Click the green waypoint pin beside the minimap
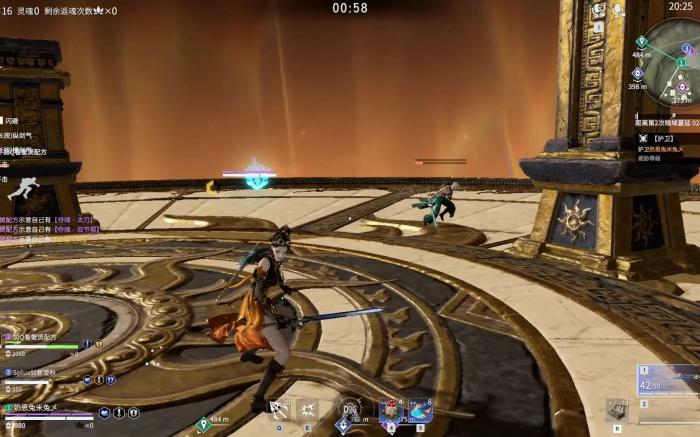 click(x=641, y=42)
